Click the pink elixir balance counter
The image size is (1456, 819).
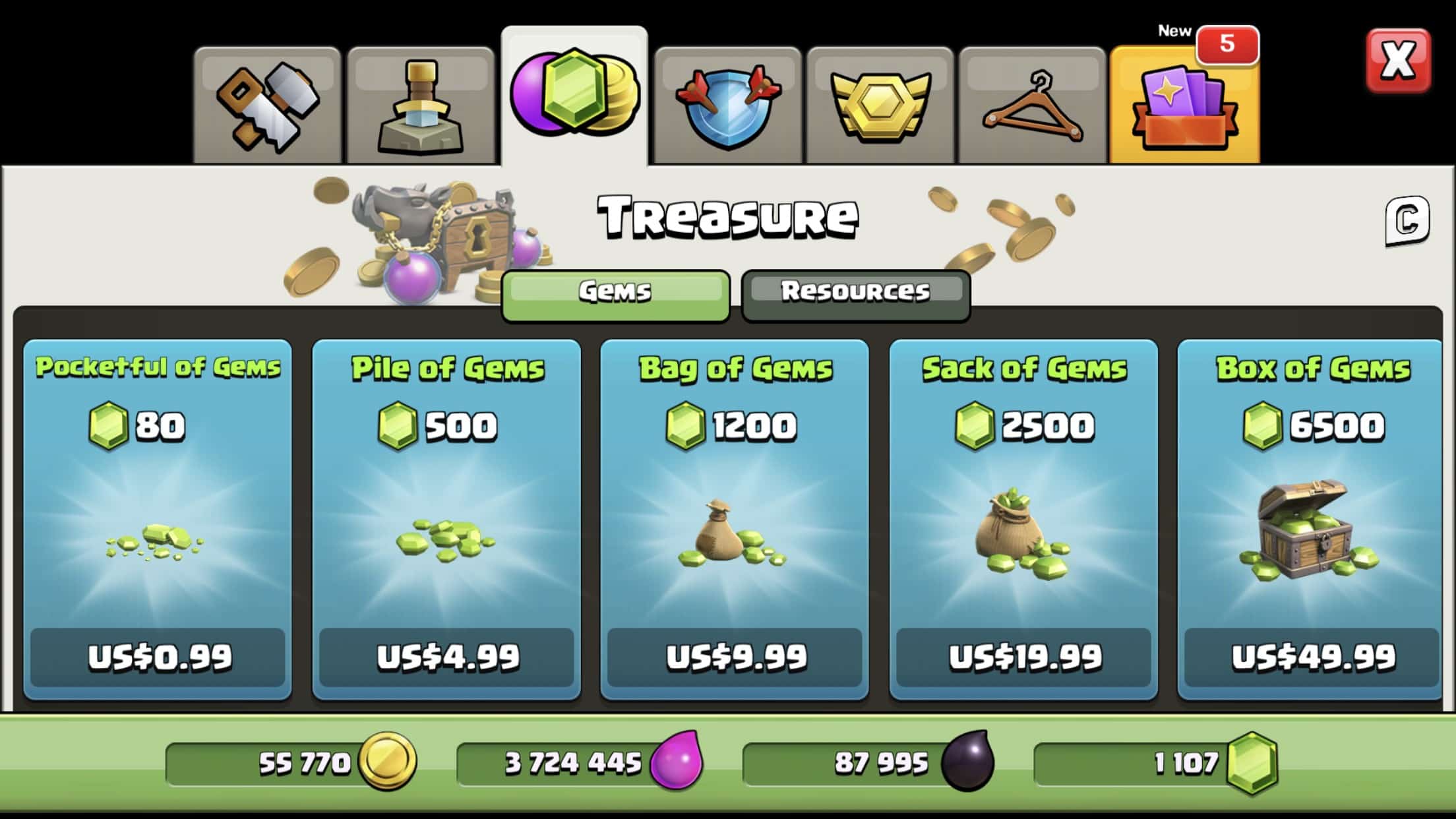(580, 761)
